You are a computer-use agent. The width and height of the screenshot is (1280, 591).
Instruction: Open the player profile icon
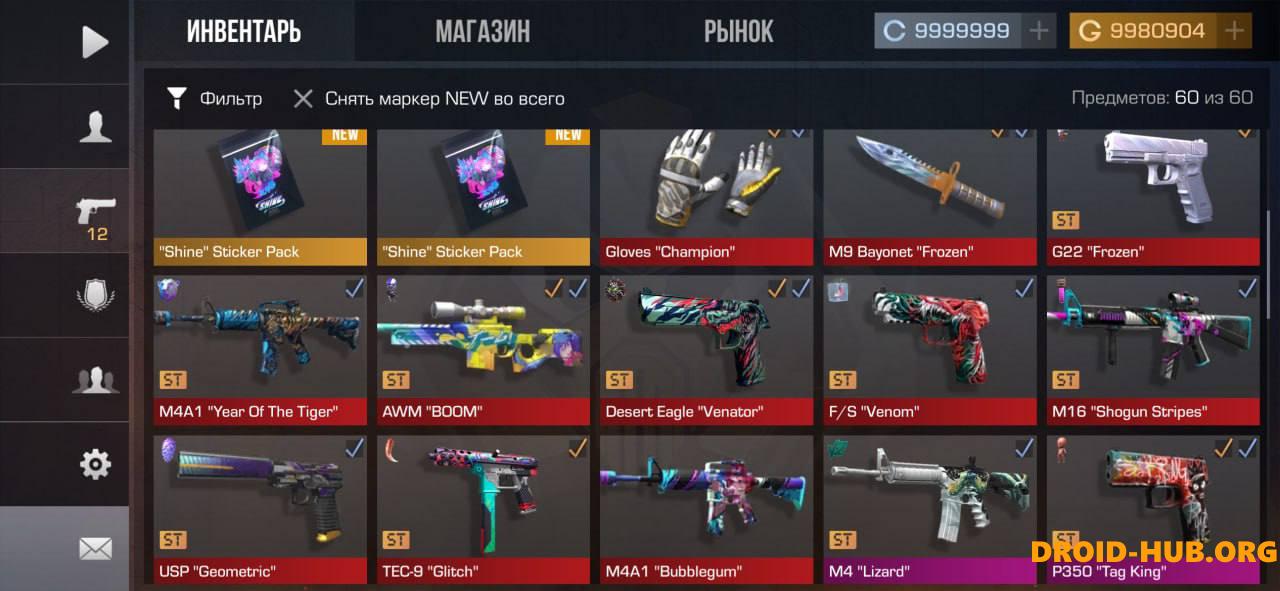(x=95, y=127)
